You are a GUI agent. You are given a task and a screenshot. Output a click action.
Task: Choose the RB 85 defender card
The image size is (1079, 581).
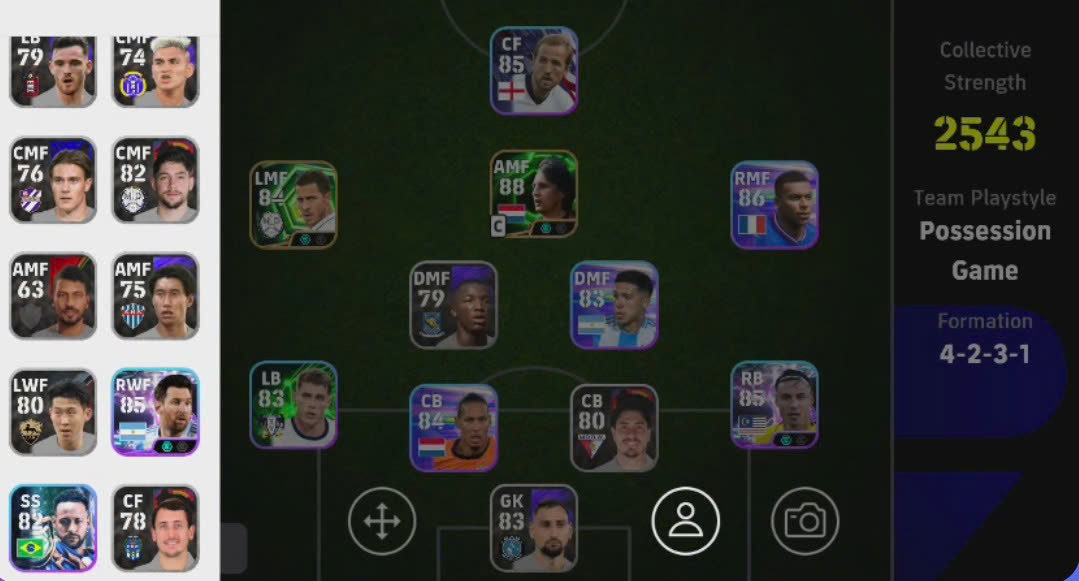pyautogui.click(x=774, y=405)
